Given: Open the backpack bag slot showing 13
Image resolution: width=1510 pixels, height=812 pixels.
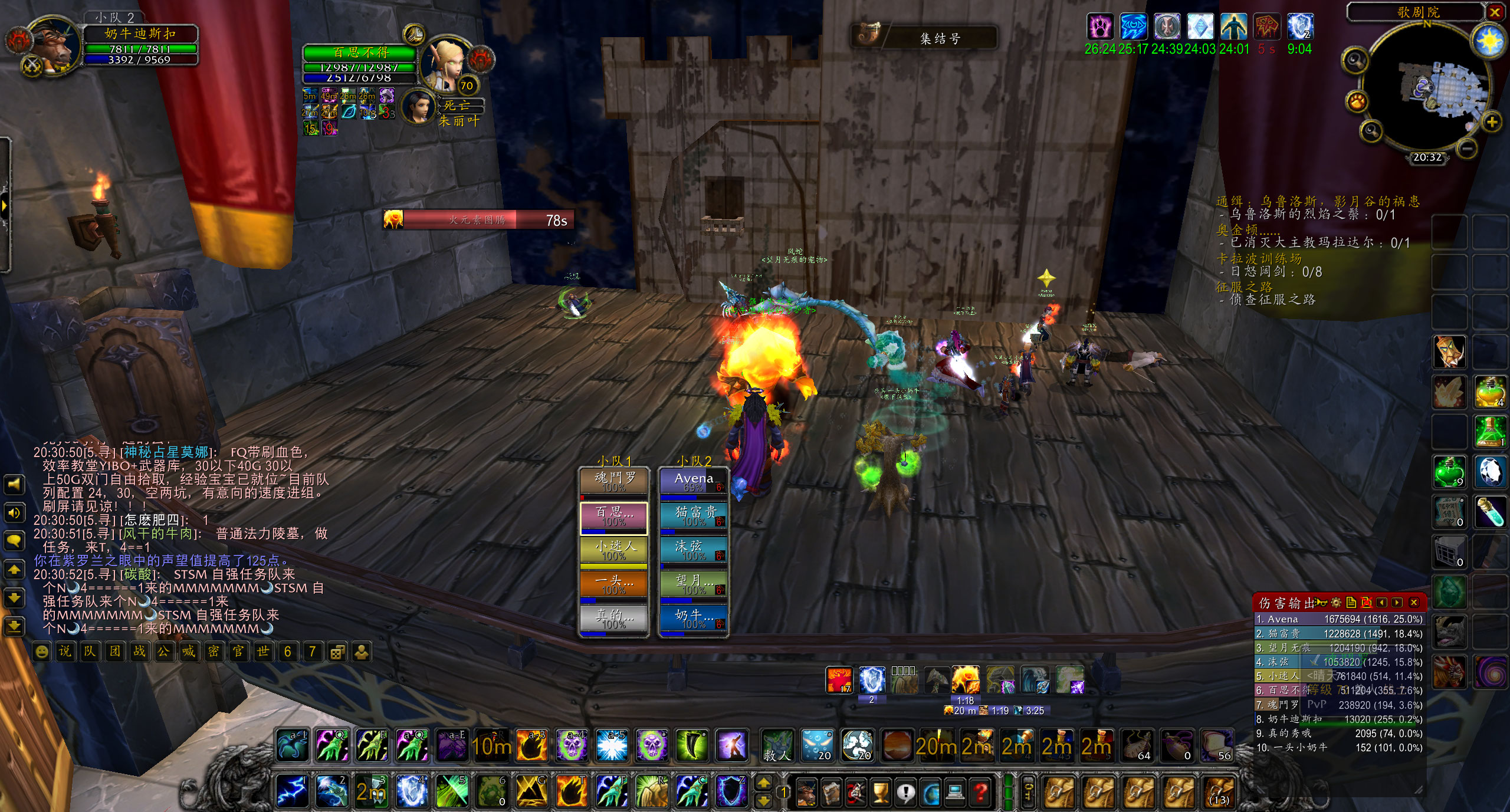Looking at the screenshot, I should [x=1219, y=792].
